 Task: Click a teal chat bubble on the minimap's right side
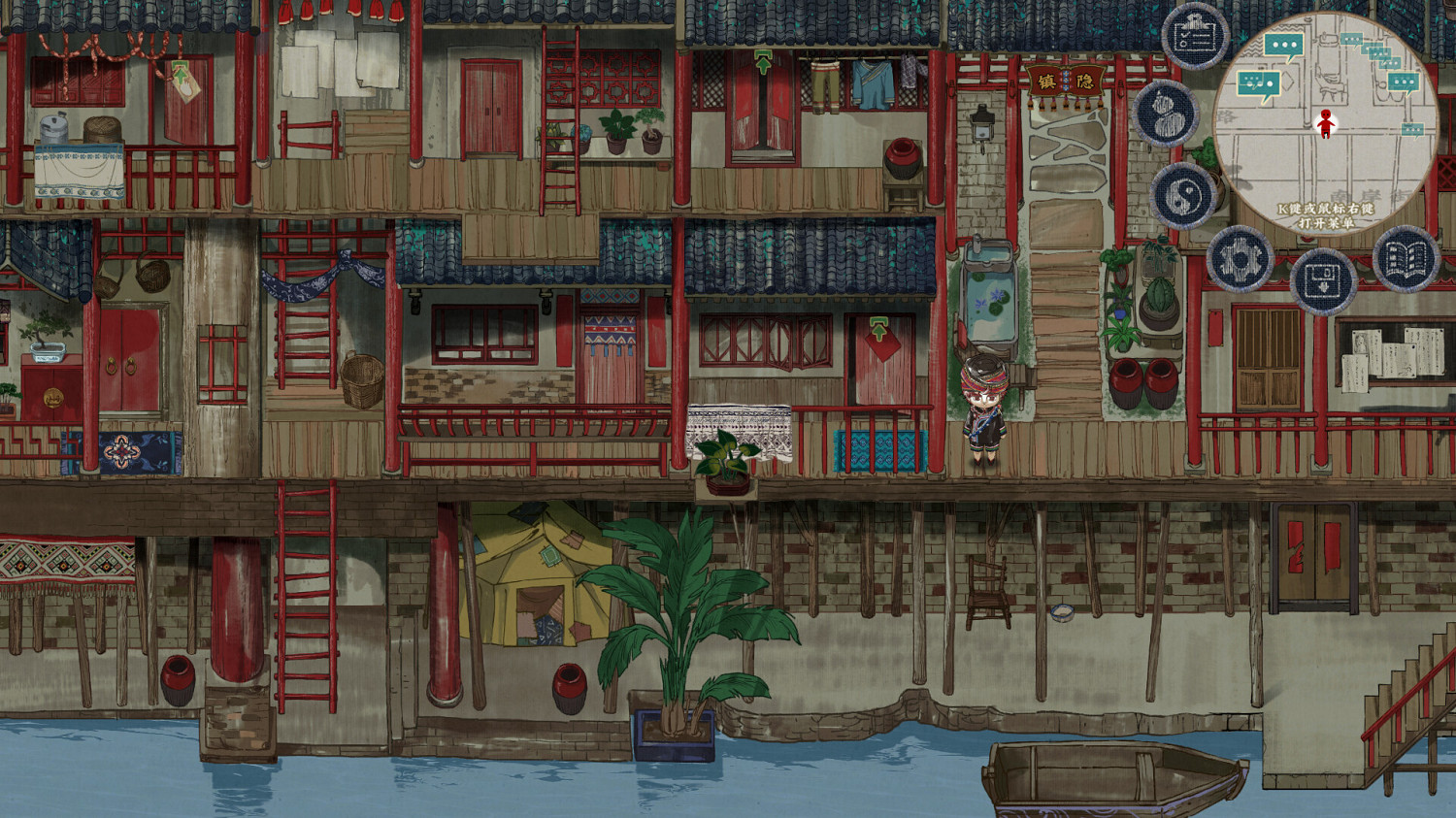click(x=1405, y=80)
